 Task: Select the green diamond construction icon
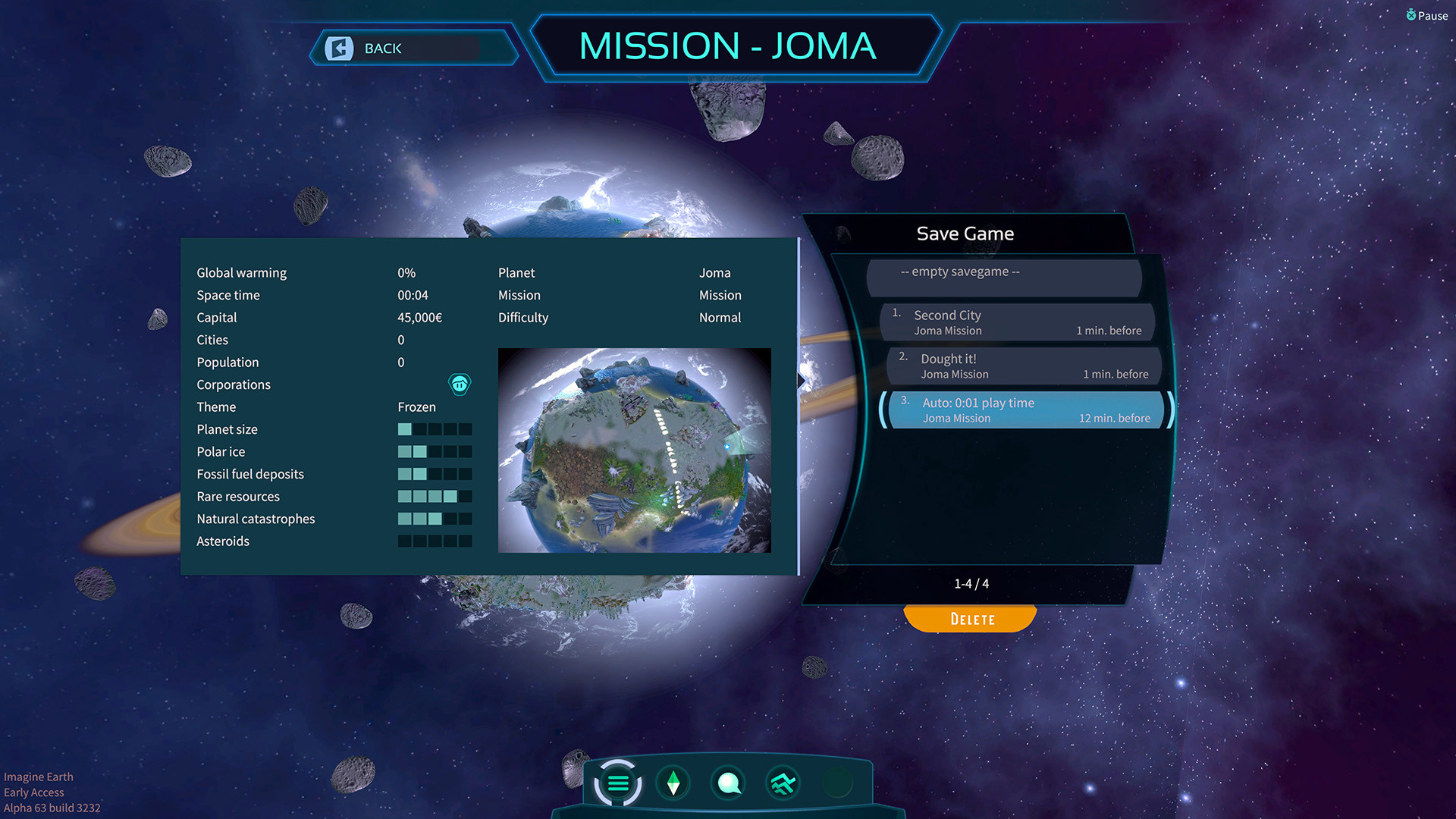pos(673,782)
